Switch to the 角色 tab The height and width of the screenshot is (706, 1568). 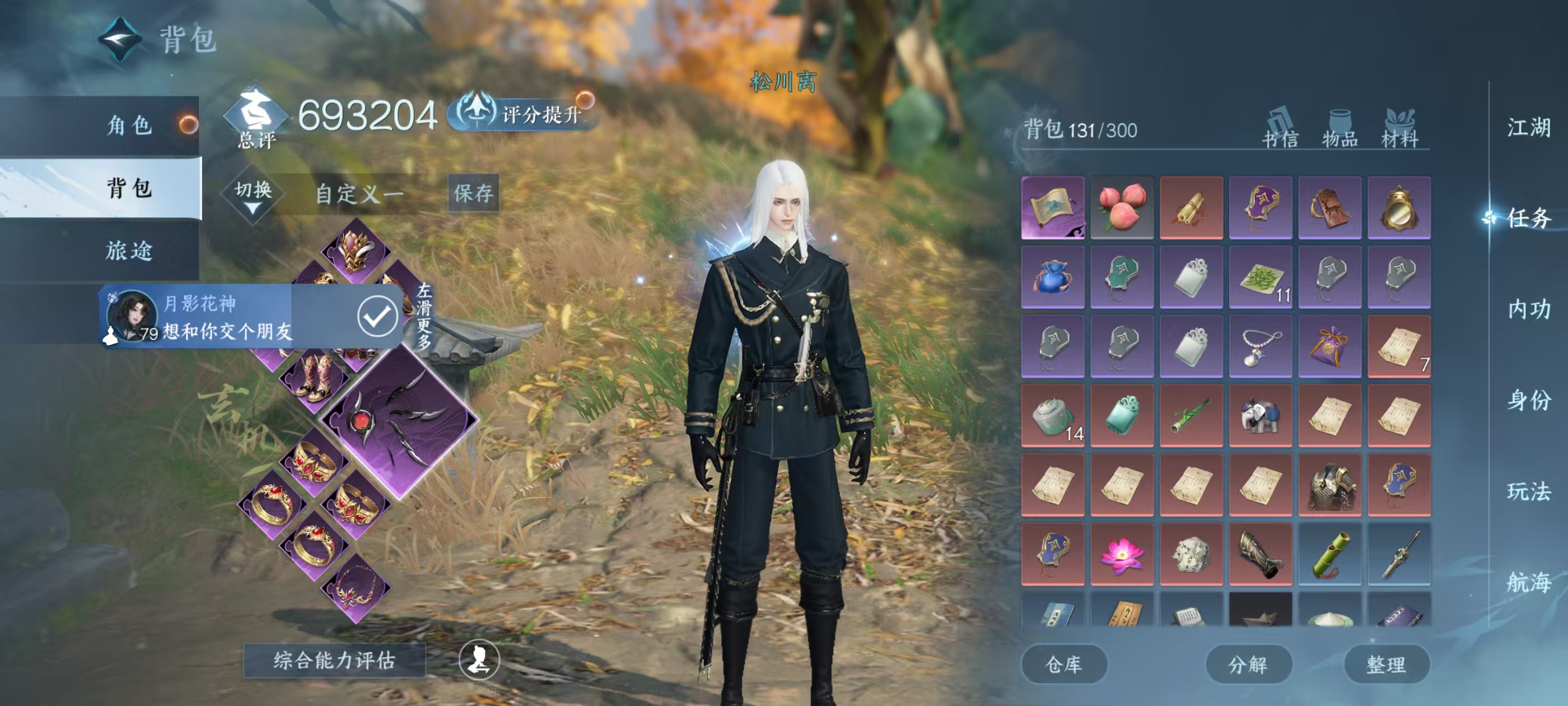pos(128,125)
